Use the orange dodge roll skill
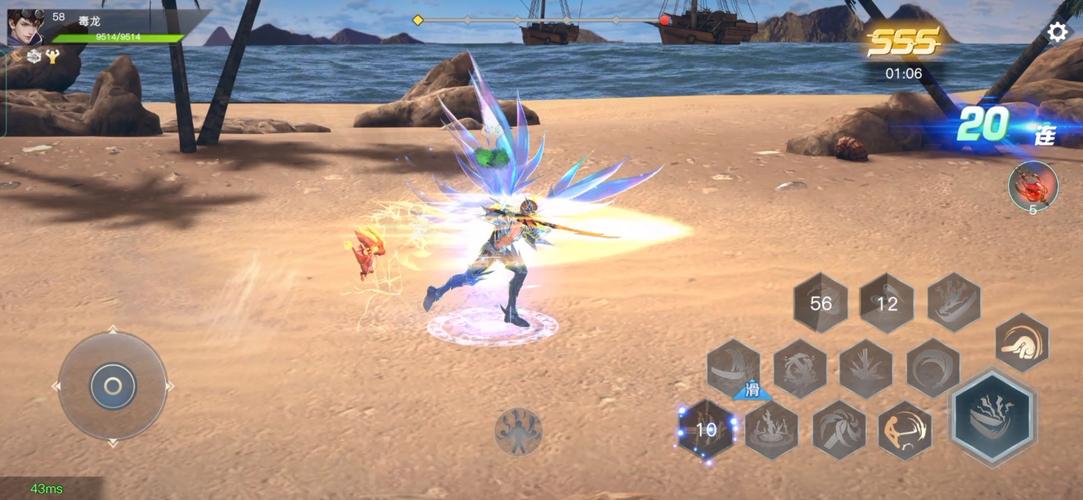 pyautogui.click(x=1022, y=342)
